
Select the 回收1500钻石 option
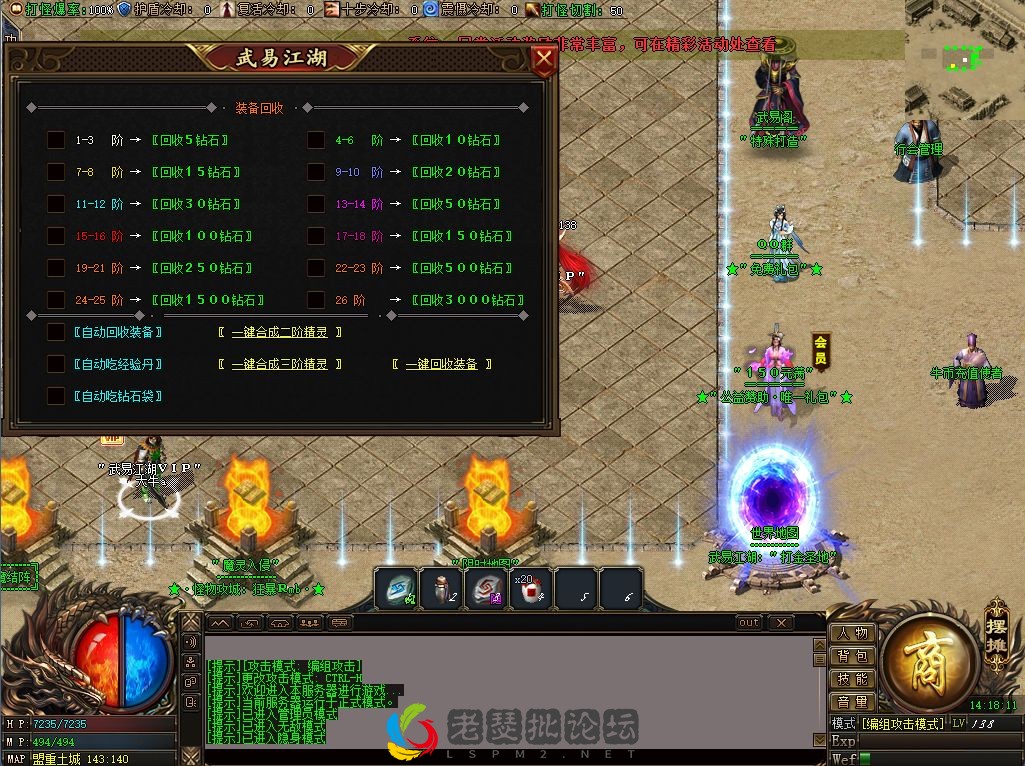point(208,300)
